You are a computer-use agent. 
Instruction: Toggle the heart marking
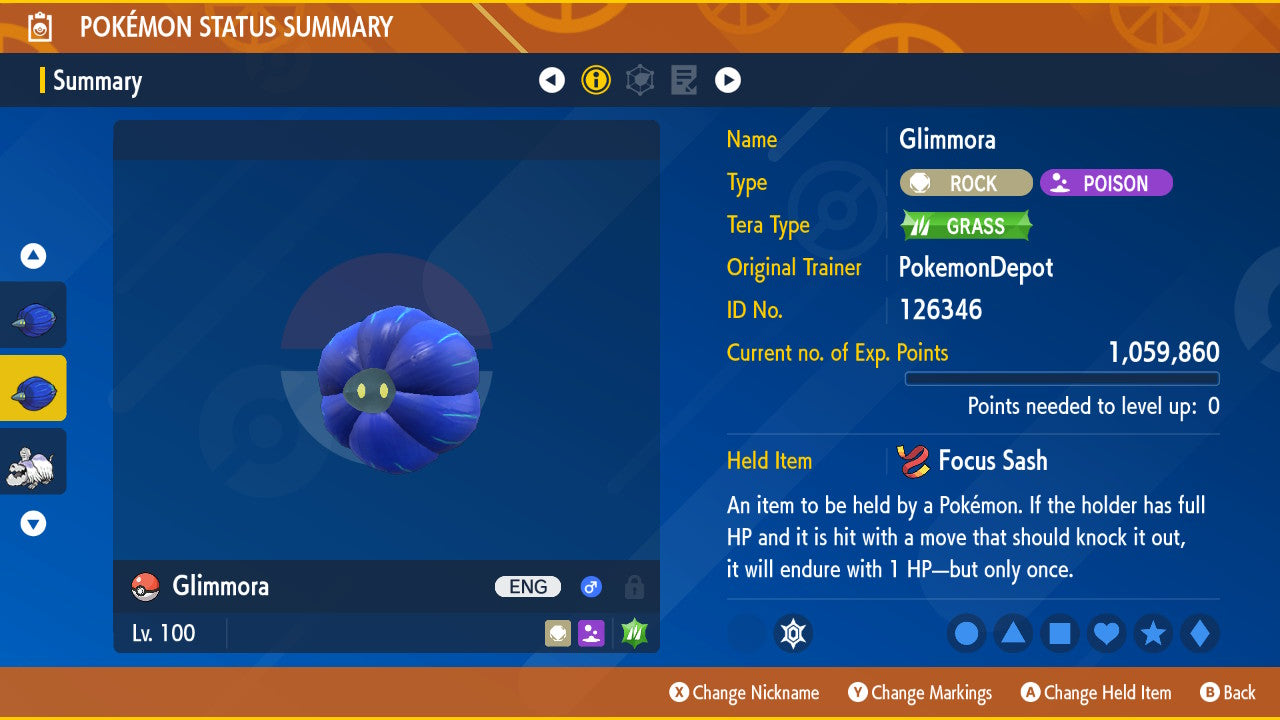tap(1106, 633)
